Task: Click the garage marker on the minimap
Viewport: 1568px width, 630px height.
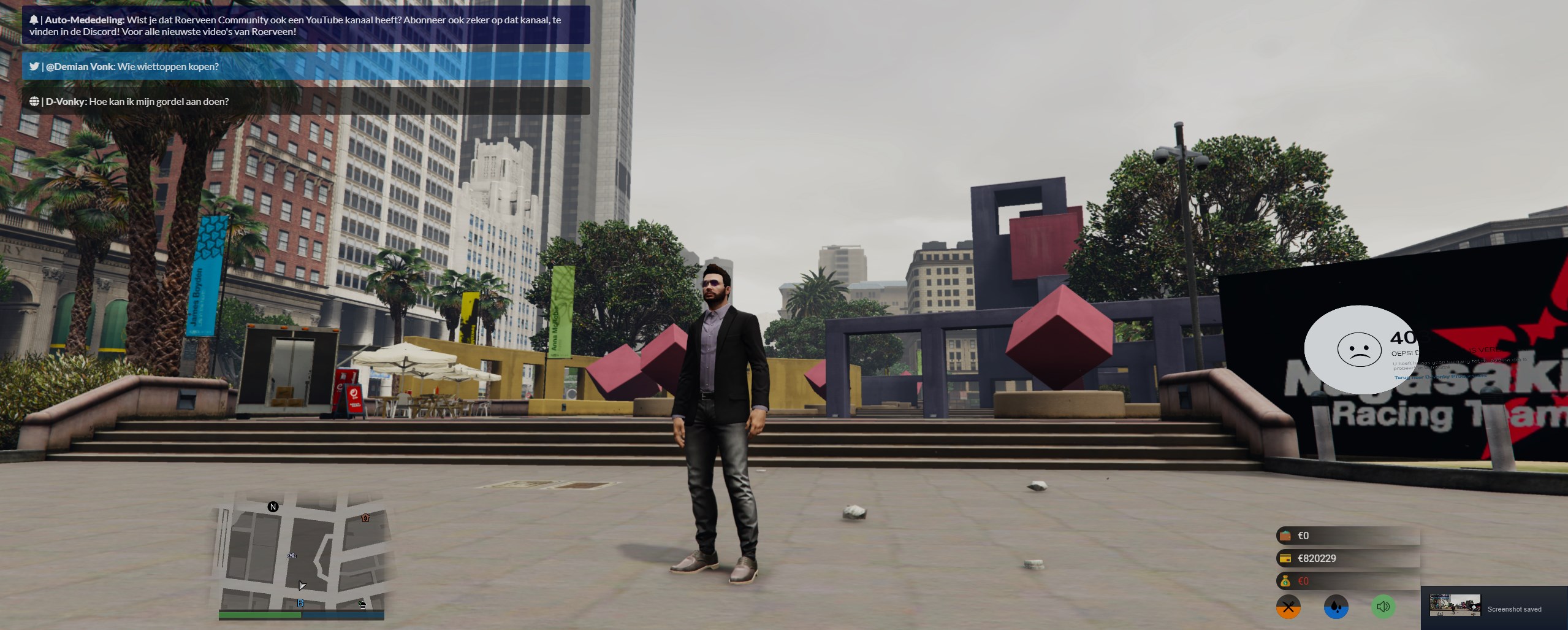Action: click(362, 605)
